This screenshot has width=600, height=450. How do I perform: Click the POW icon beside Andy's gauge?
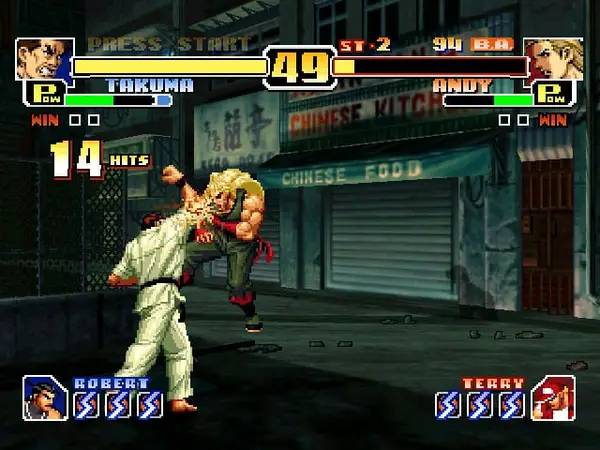coord(553,96)
